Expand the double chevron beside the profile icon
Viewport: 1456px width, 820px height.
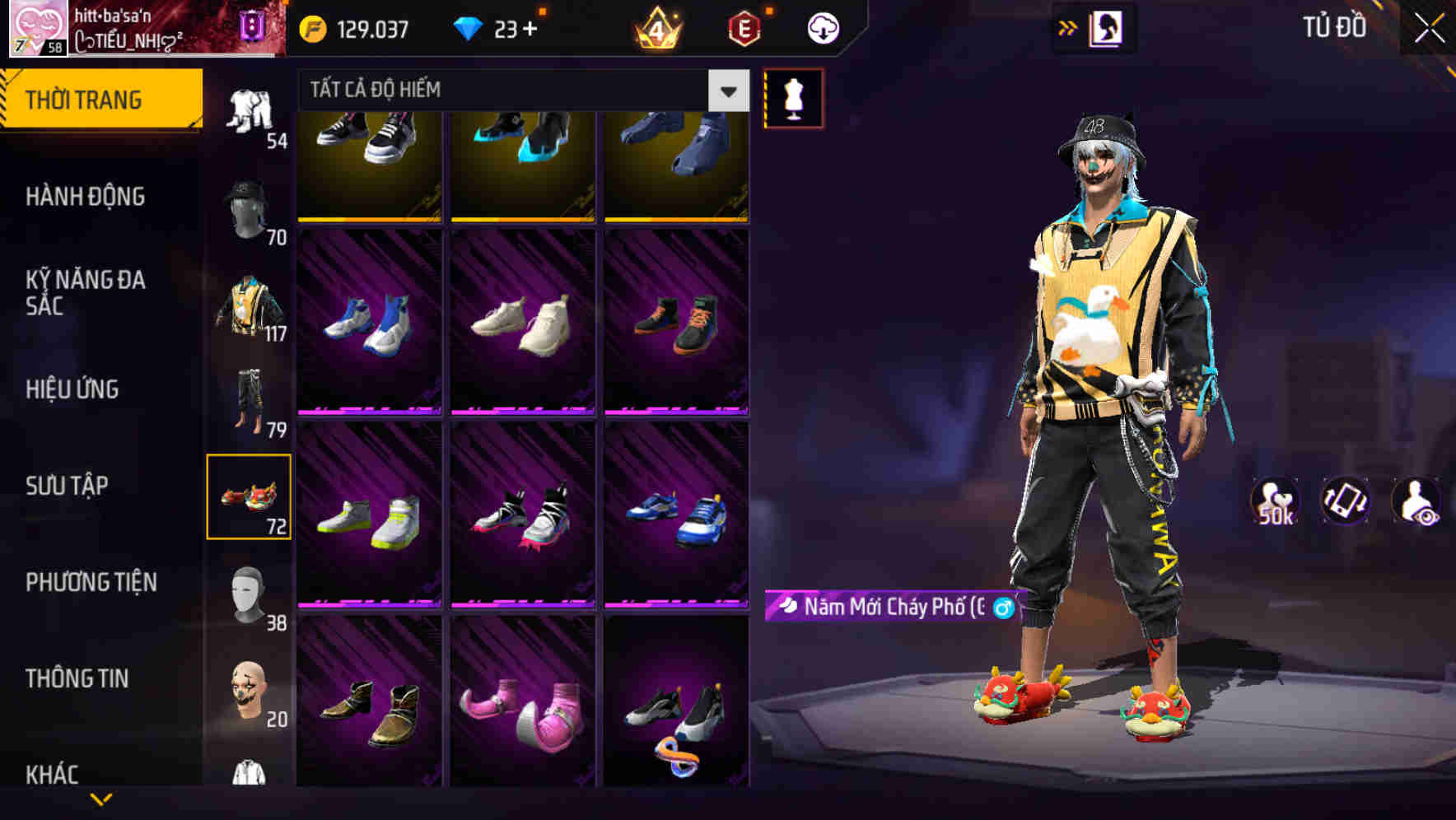point(1067,27)
